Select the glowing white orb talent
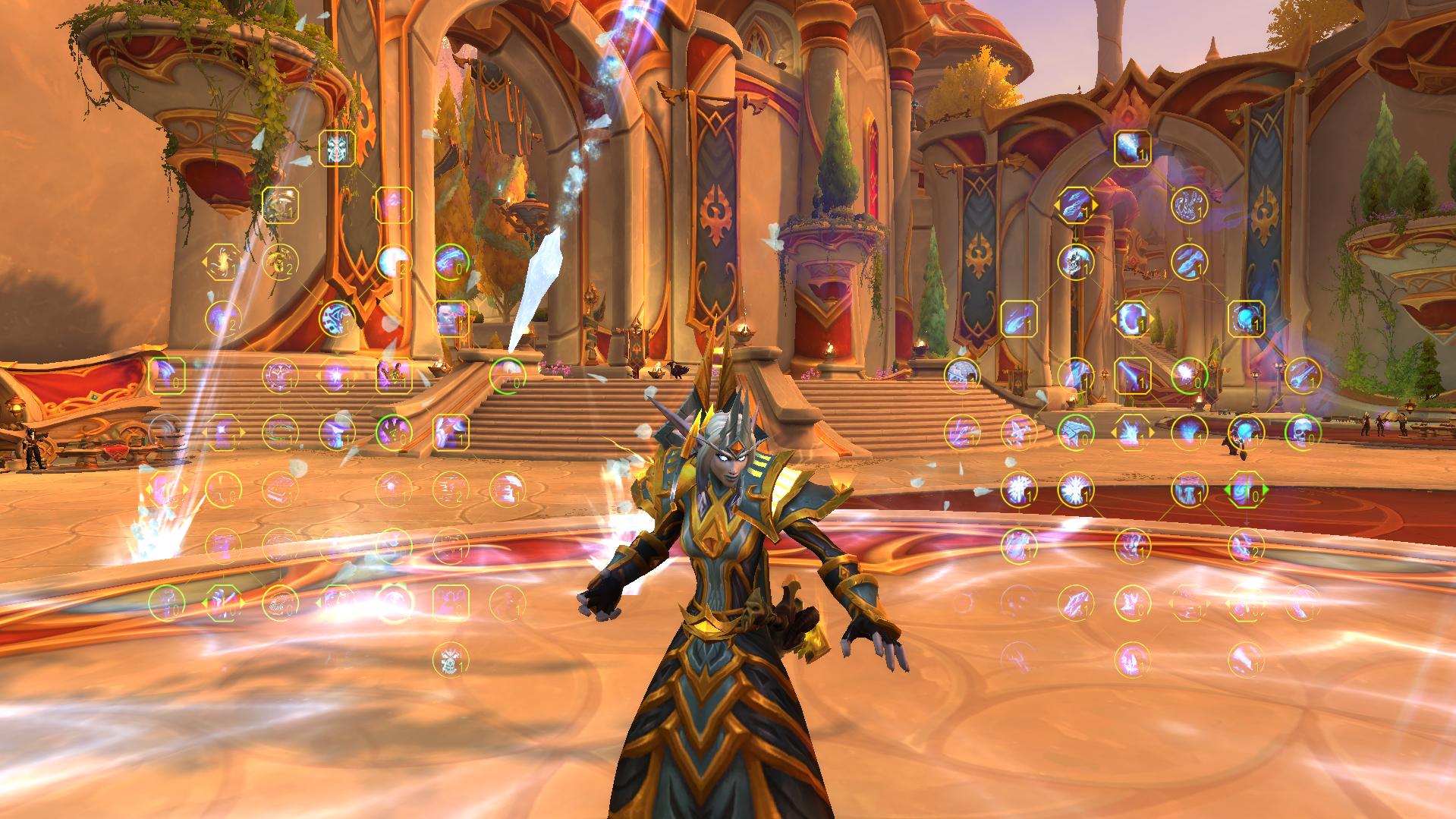This screenshot has width=1456, height=819. 393,263
